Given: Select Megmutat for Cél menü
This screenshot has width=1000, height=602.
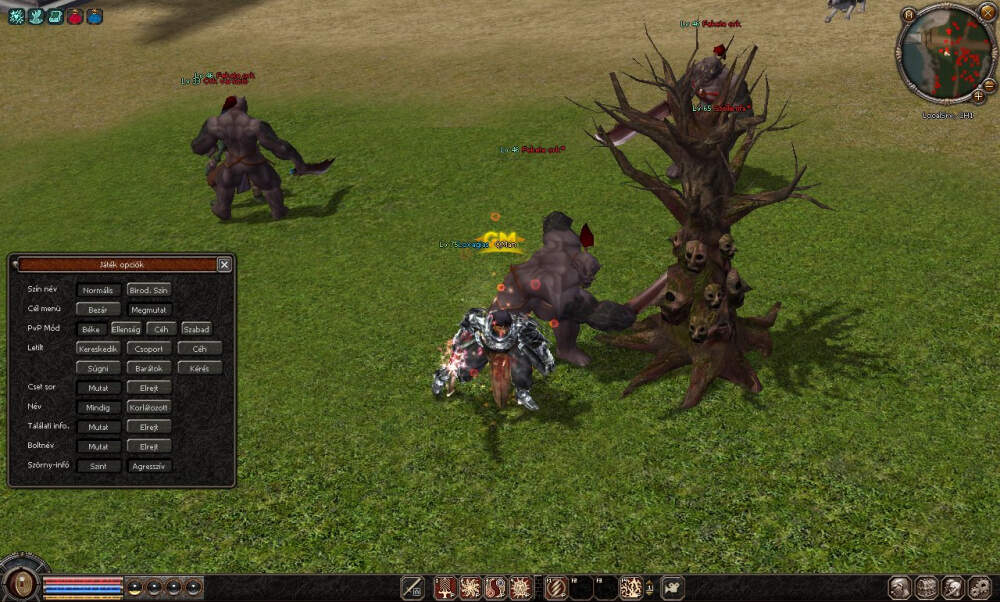Looking at the screenshot, I should (150, 310).
